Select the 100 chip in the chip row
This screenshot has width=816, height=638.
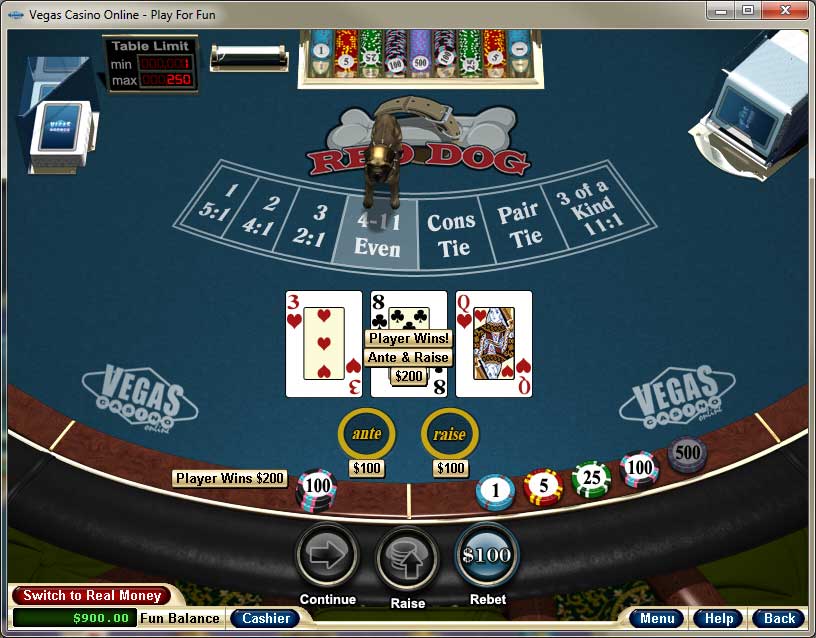(639, 468)
